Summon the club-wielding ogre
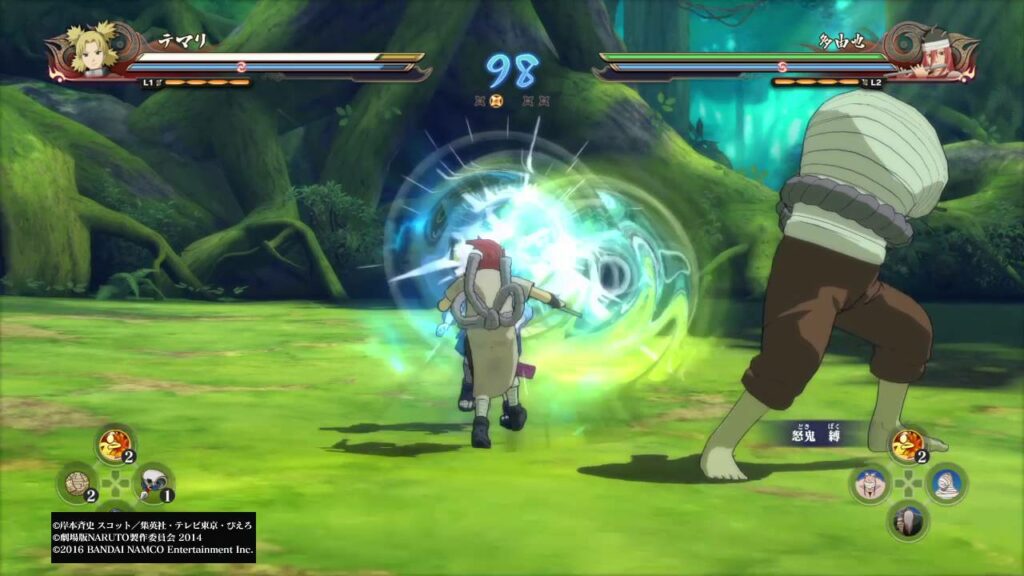 908,521
